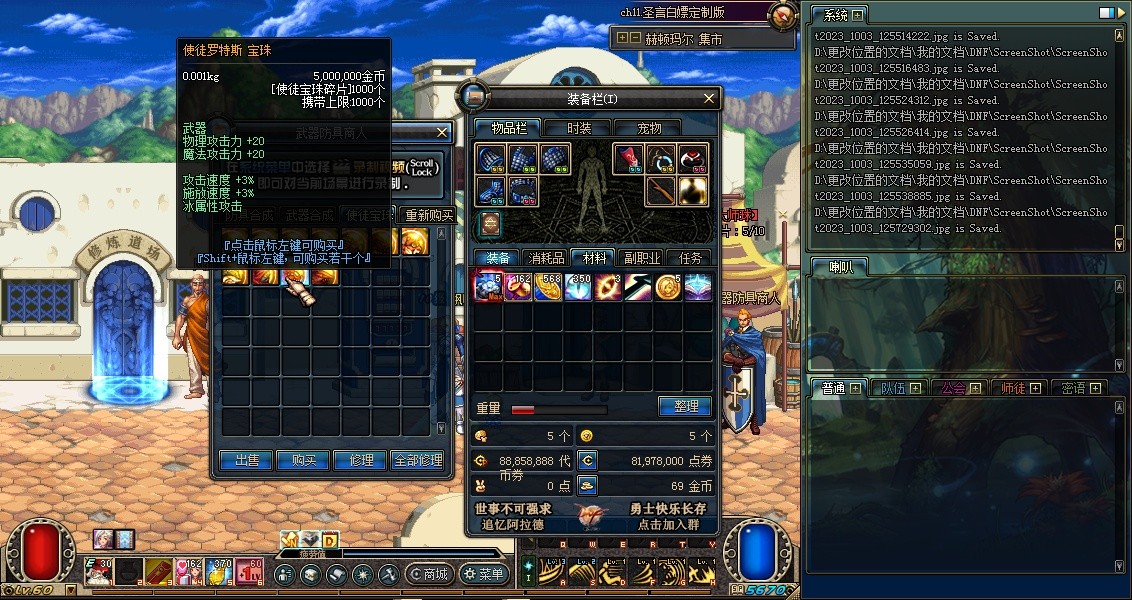1132x600 pixels.
Task: Click the 出售 sell button
Action: (x=246, y=460)
